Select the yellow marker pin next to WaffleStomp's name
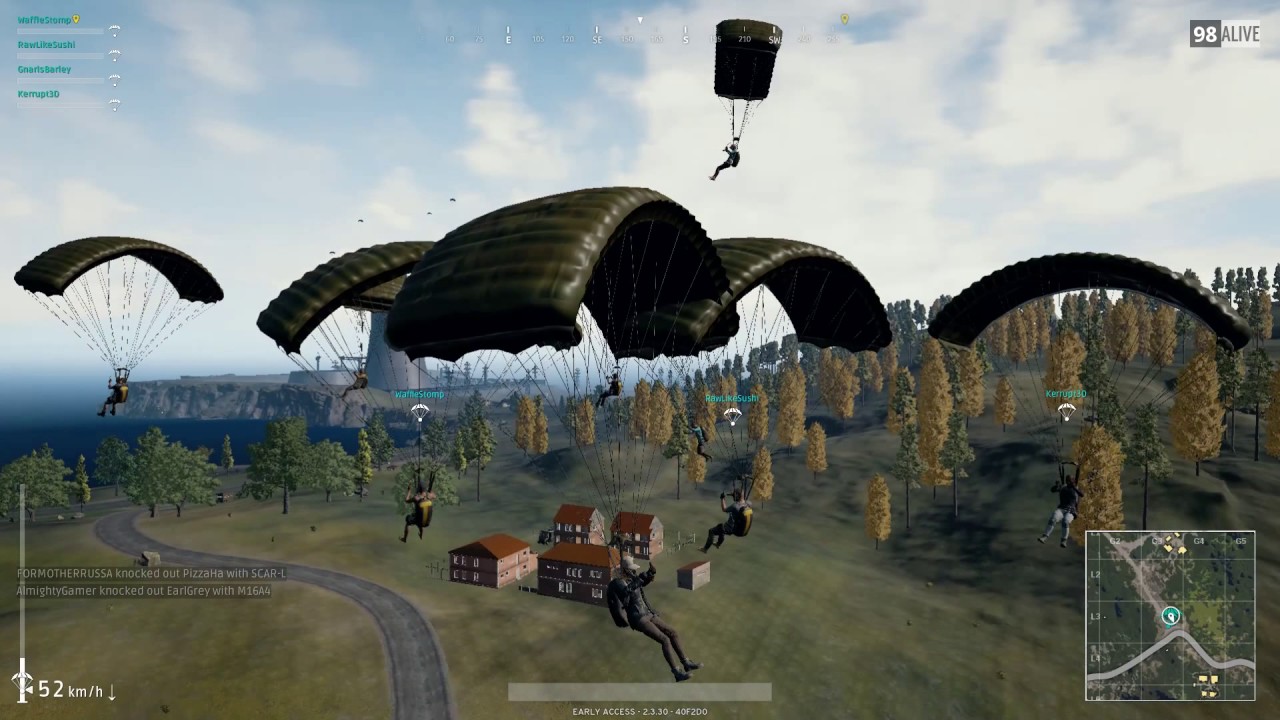The image size is (1280, 720). point(76,19)
